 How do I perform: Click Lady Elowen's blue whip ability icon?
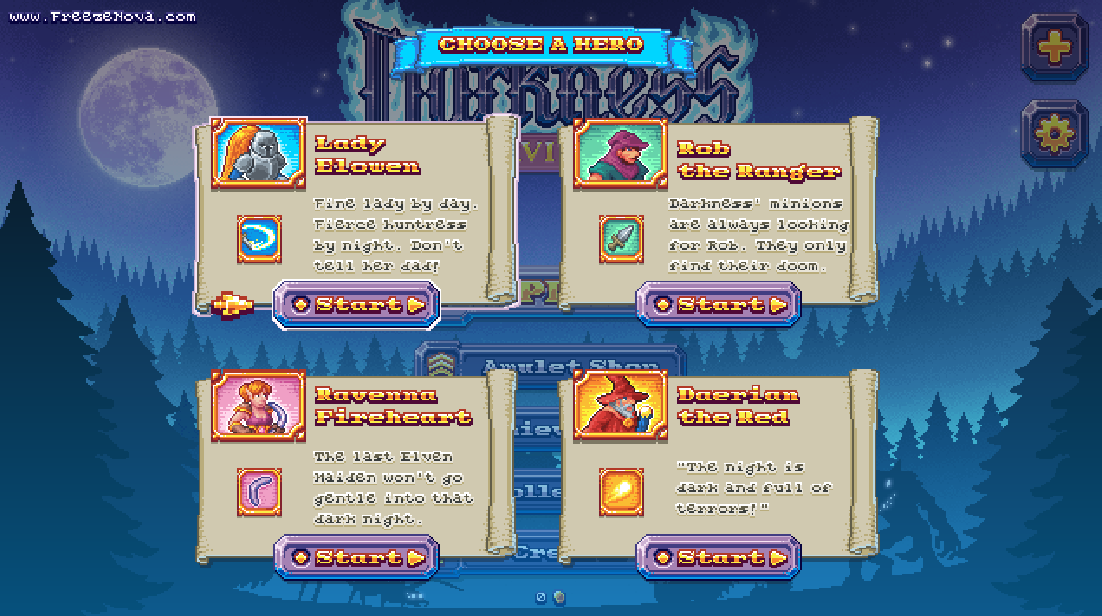[x=259, y=239]
